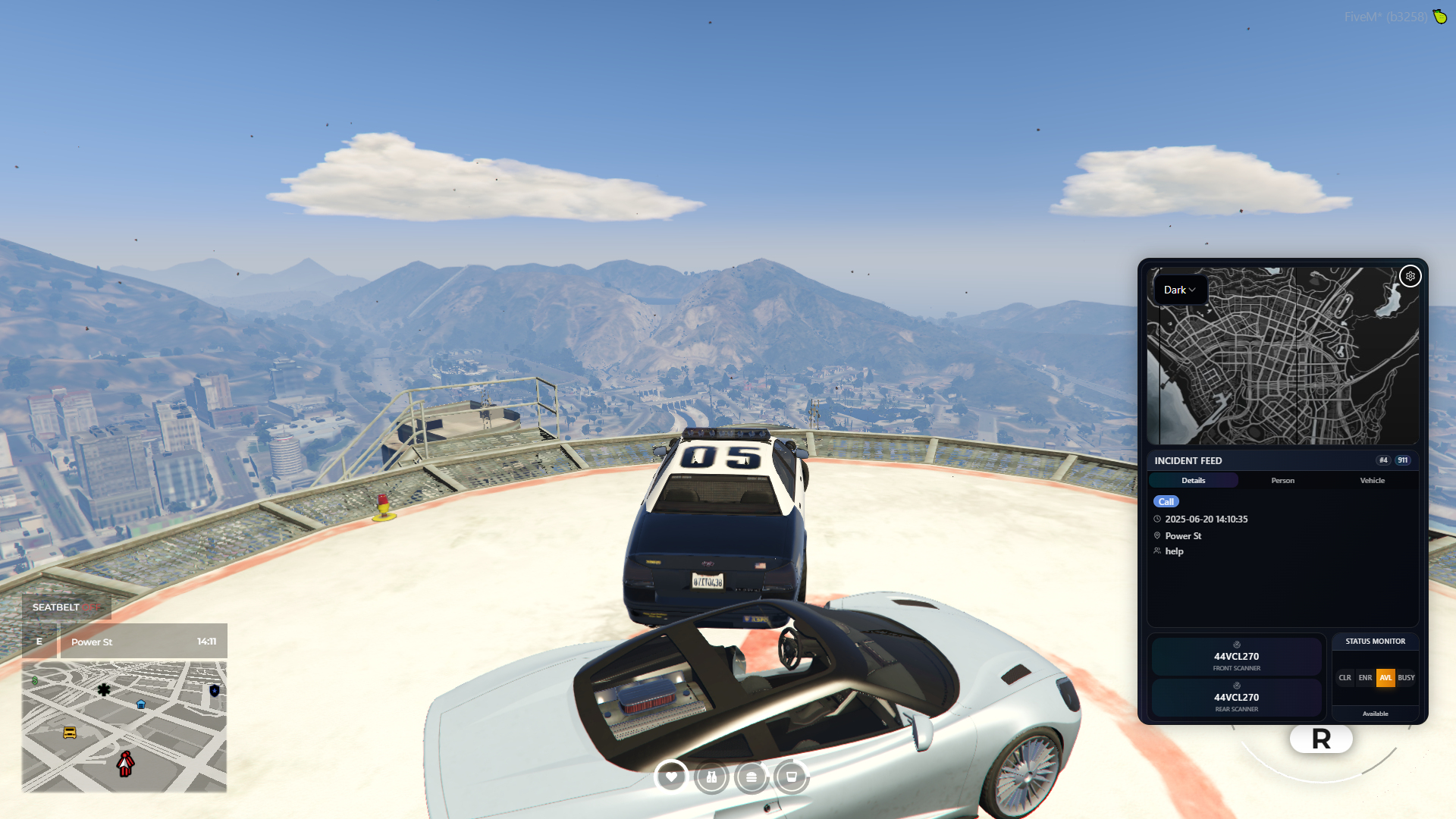Set status to CLR
This screenshot has width=1456, height=819.
click(1345, 677)
